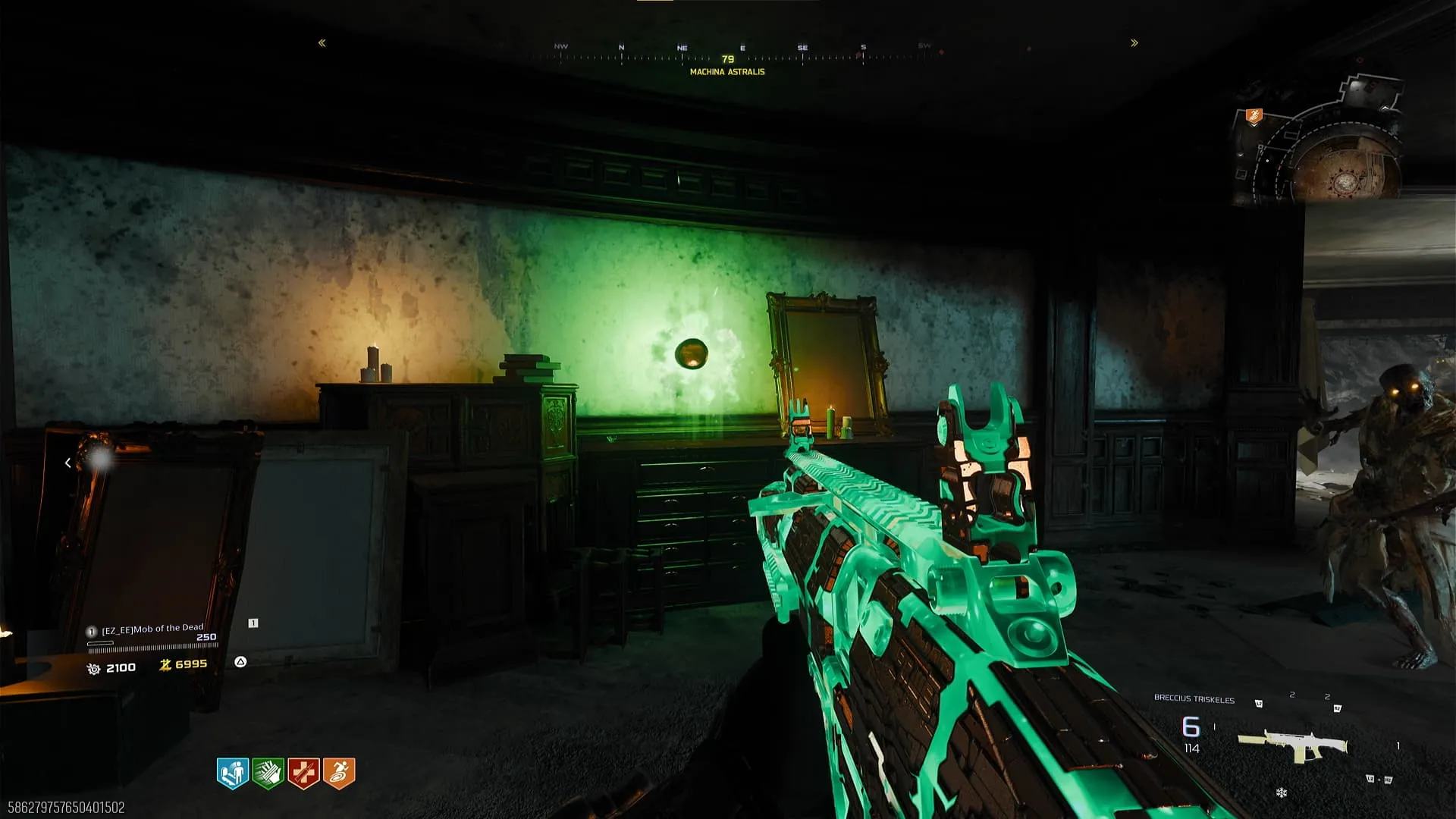
Task: Click the orange marker icon beside minimap
Action: [1254, 116]
